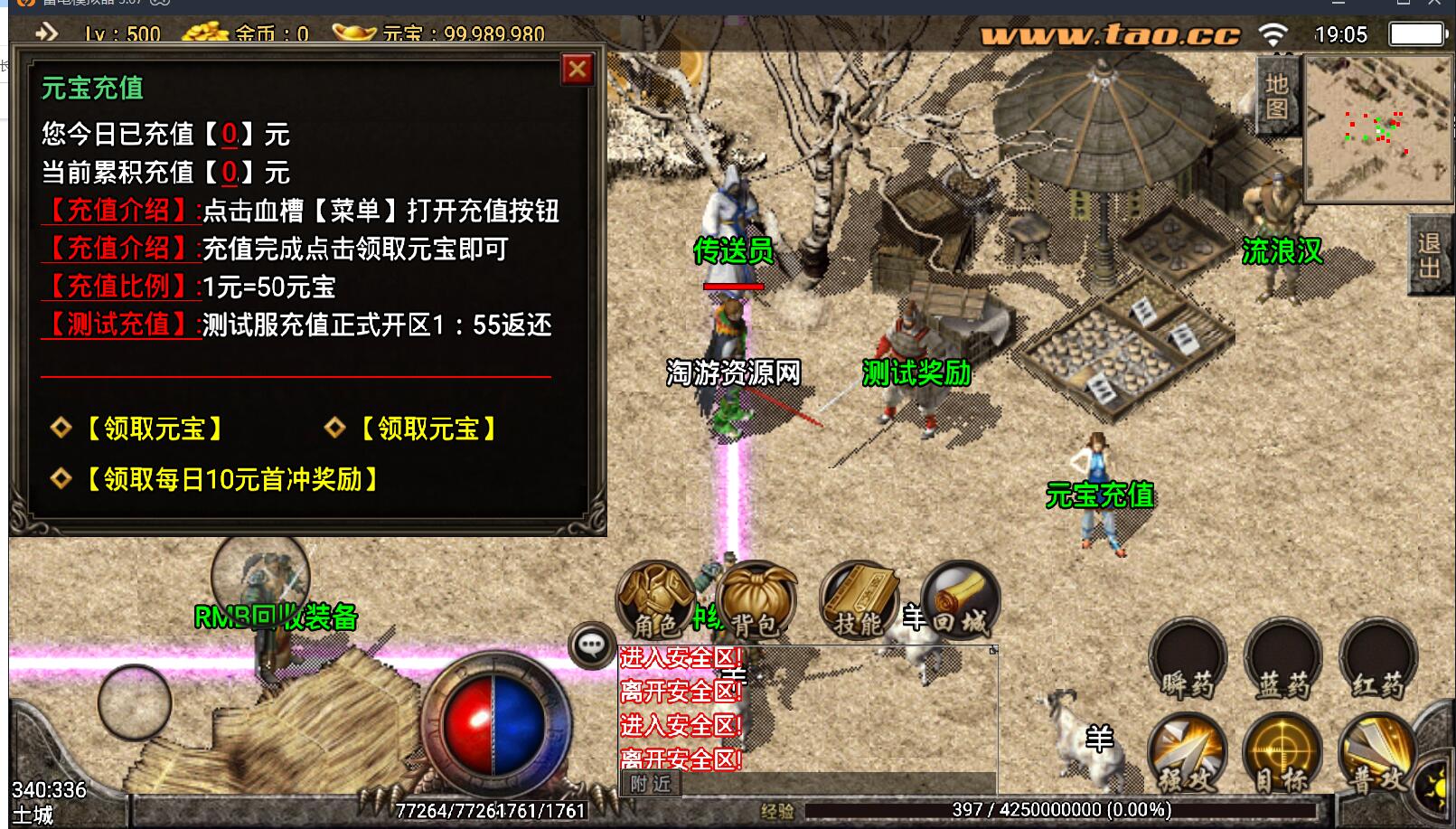
Task: Open the 地图 map button
Action: coord(1276,96)
